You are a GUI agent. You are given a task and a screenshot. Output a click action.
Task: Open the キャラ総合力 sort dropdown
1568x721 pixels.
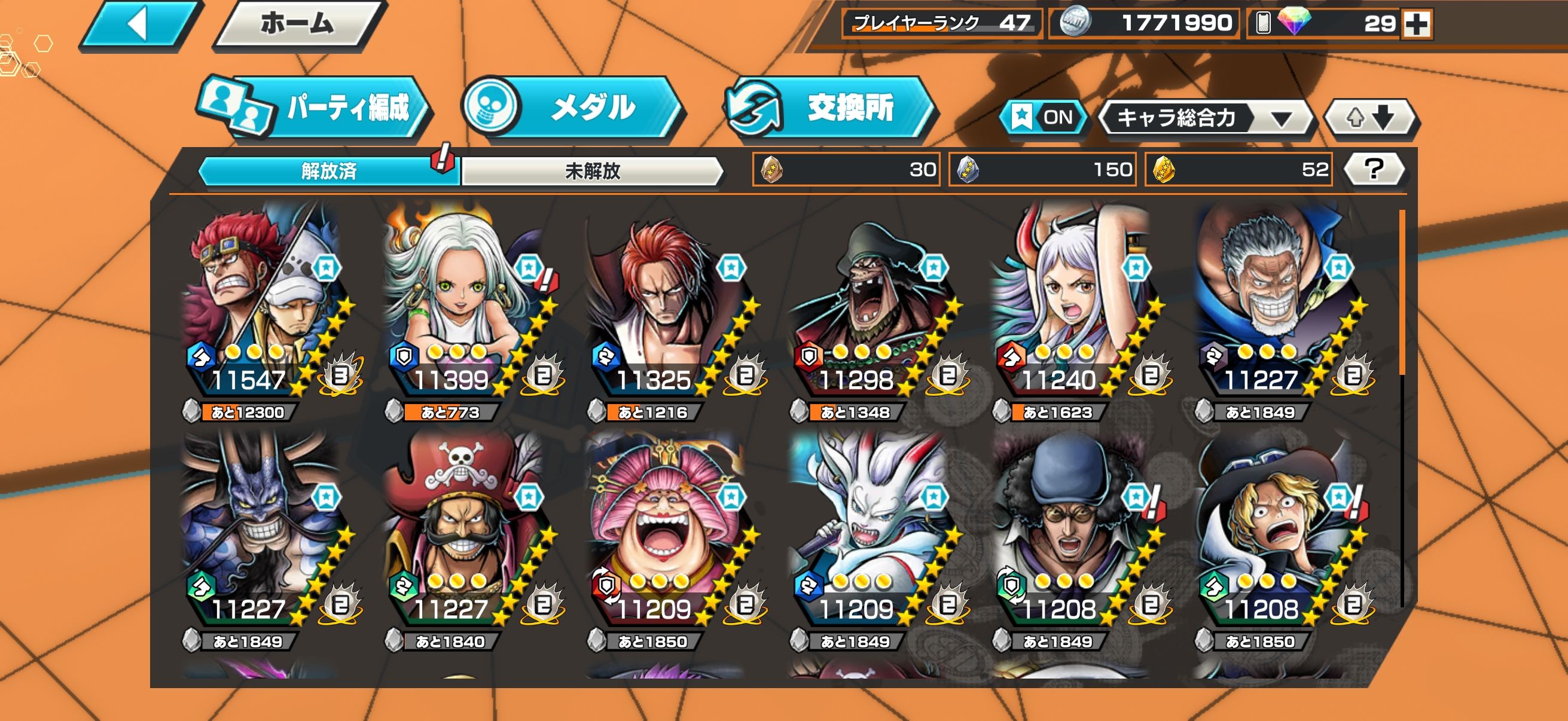(x=1206, y=117)
